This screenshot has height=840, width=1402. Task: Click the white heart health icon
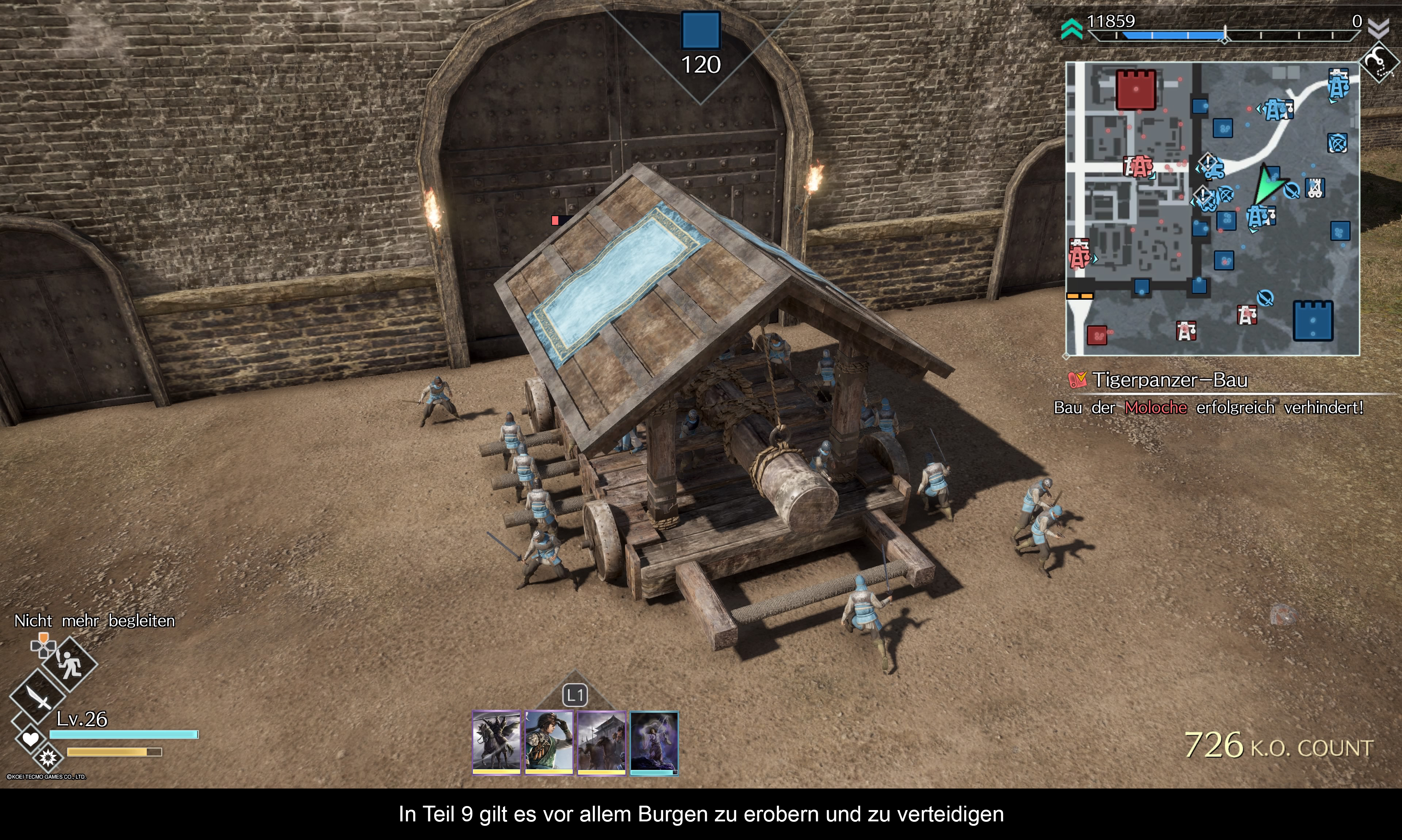click(x=31, y=739)
